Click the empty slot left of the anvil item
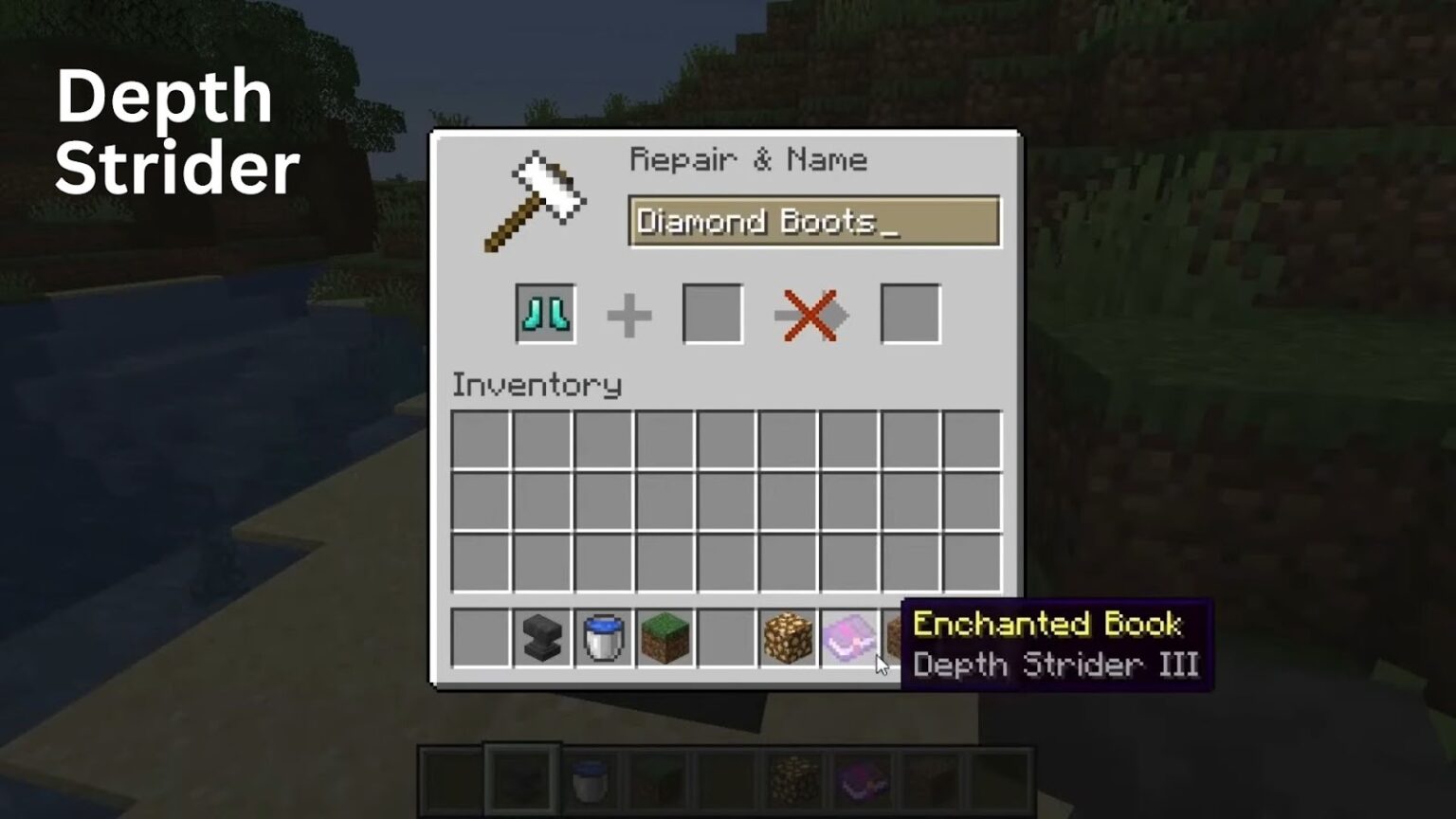 coord(480,637)
